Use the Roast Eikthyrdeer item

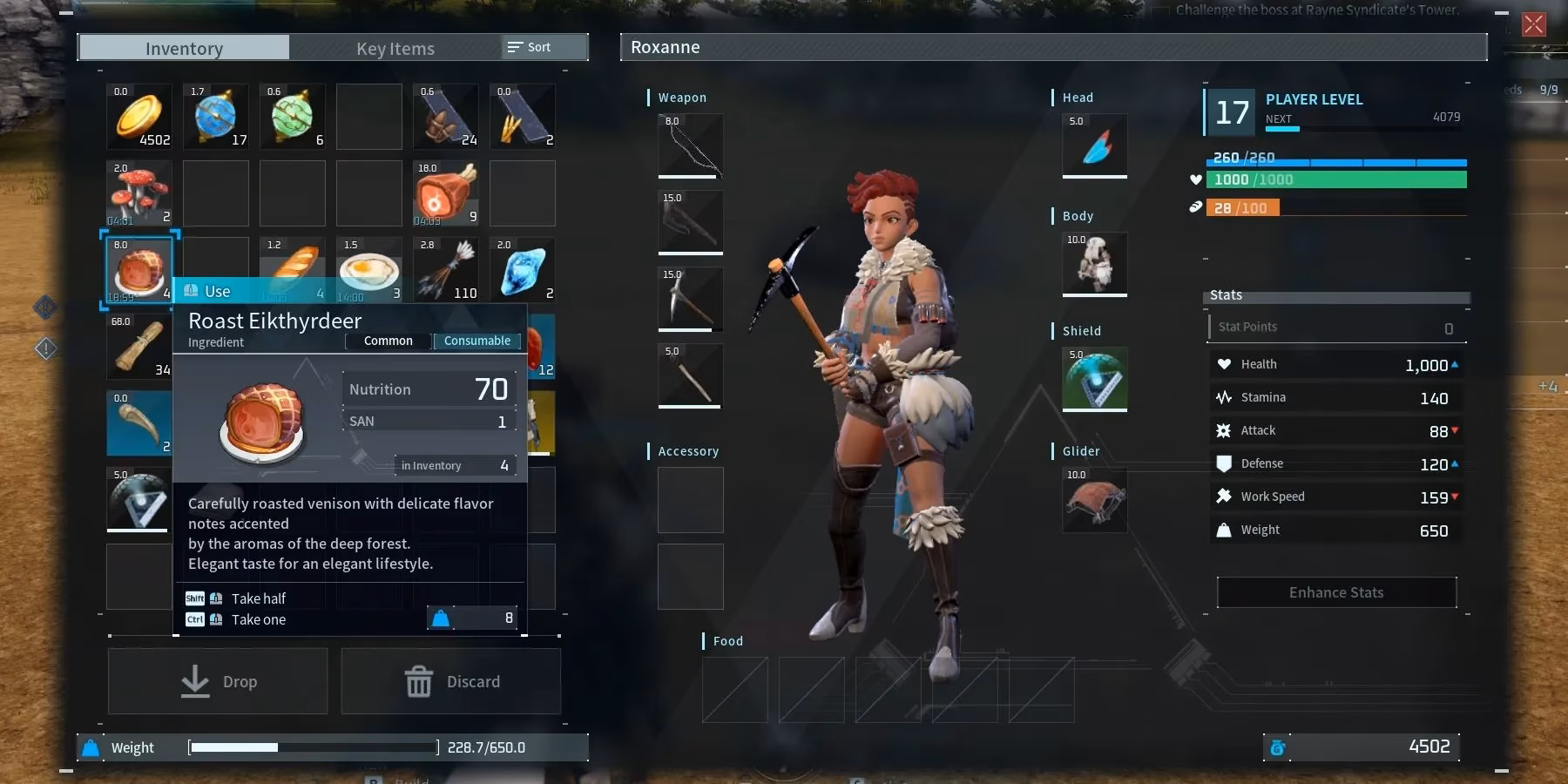pyautogui.click(x=217, y=291)
